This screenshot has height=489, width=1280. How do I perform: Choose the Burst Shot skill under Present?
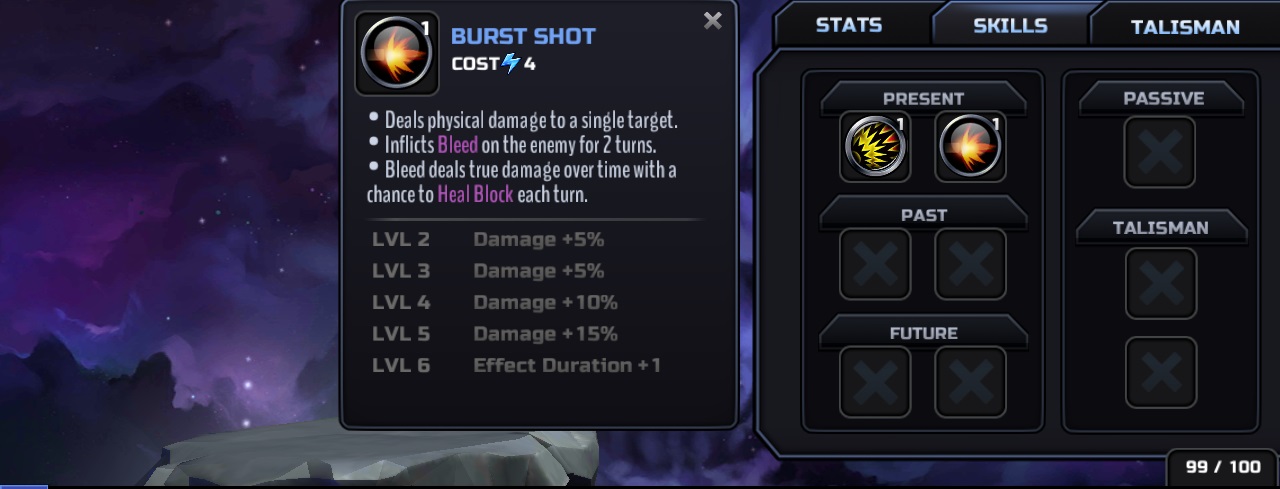970,147
